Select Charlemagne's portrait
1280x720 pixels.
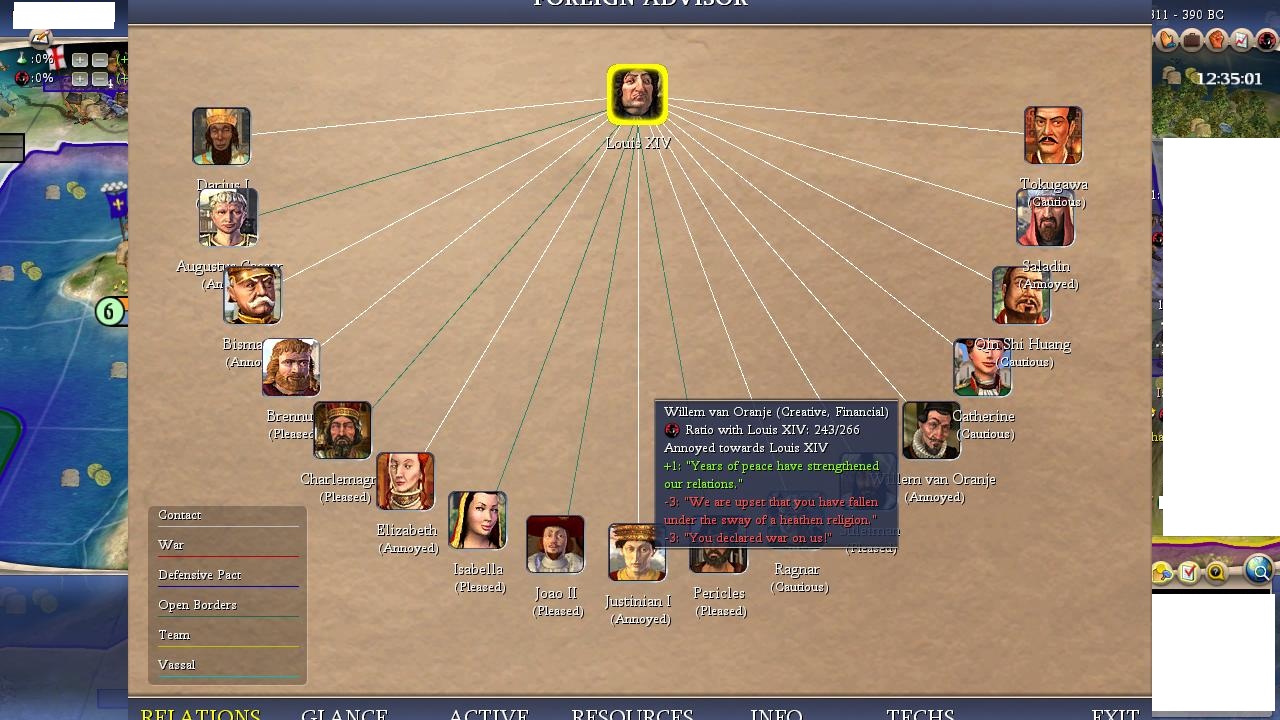(342, 430)
